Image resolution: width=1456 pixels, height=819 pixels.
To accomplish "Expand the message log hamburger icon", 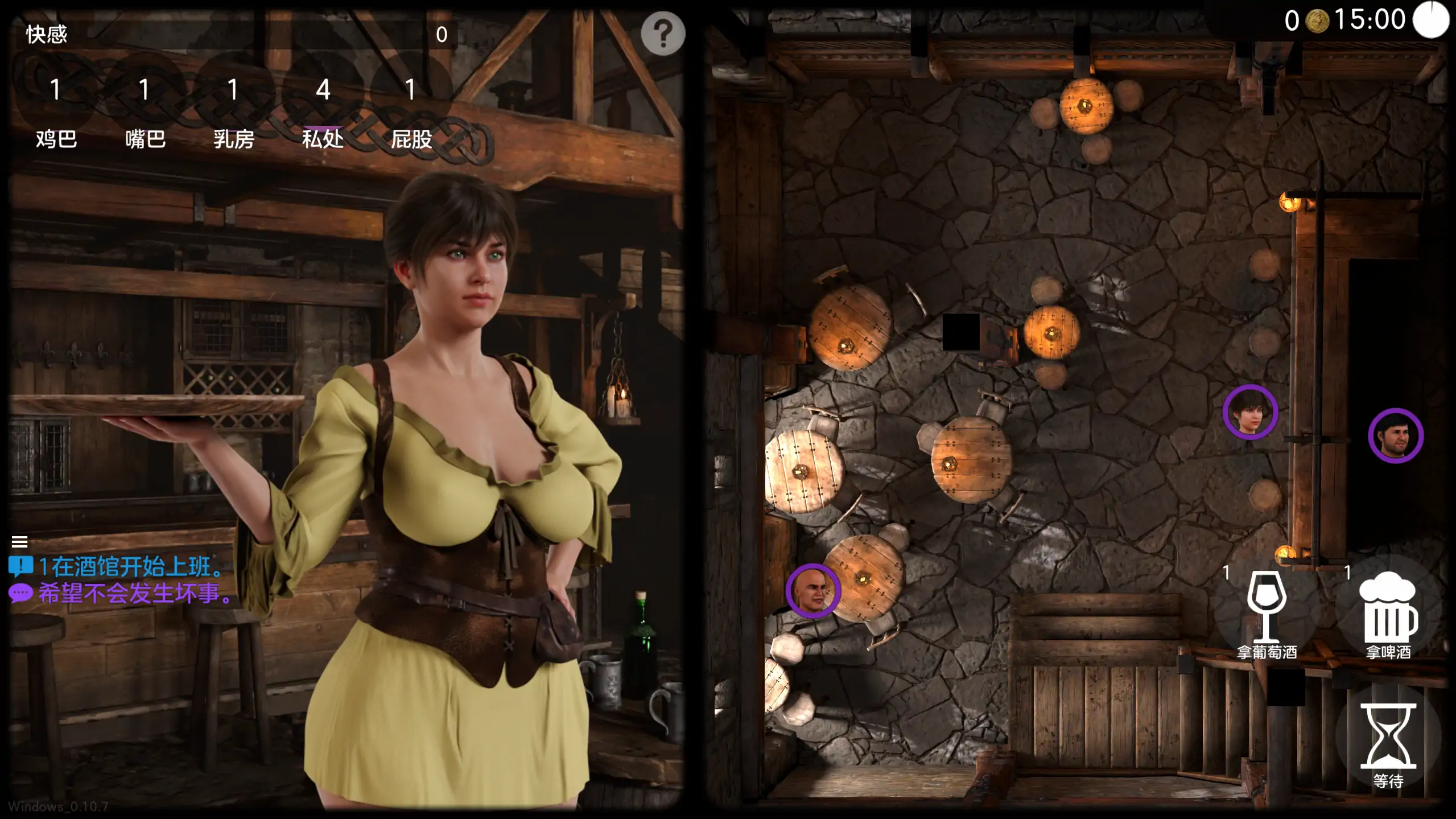I will (x=20, y=541).
